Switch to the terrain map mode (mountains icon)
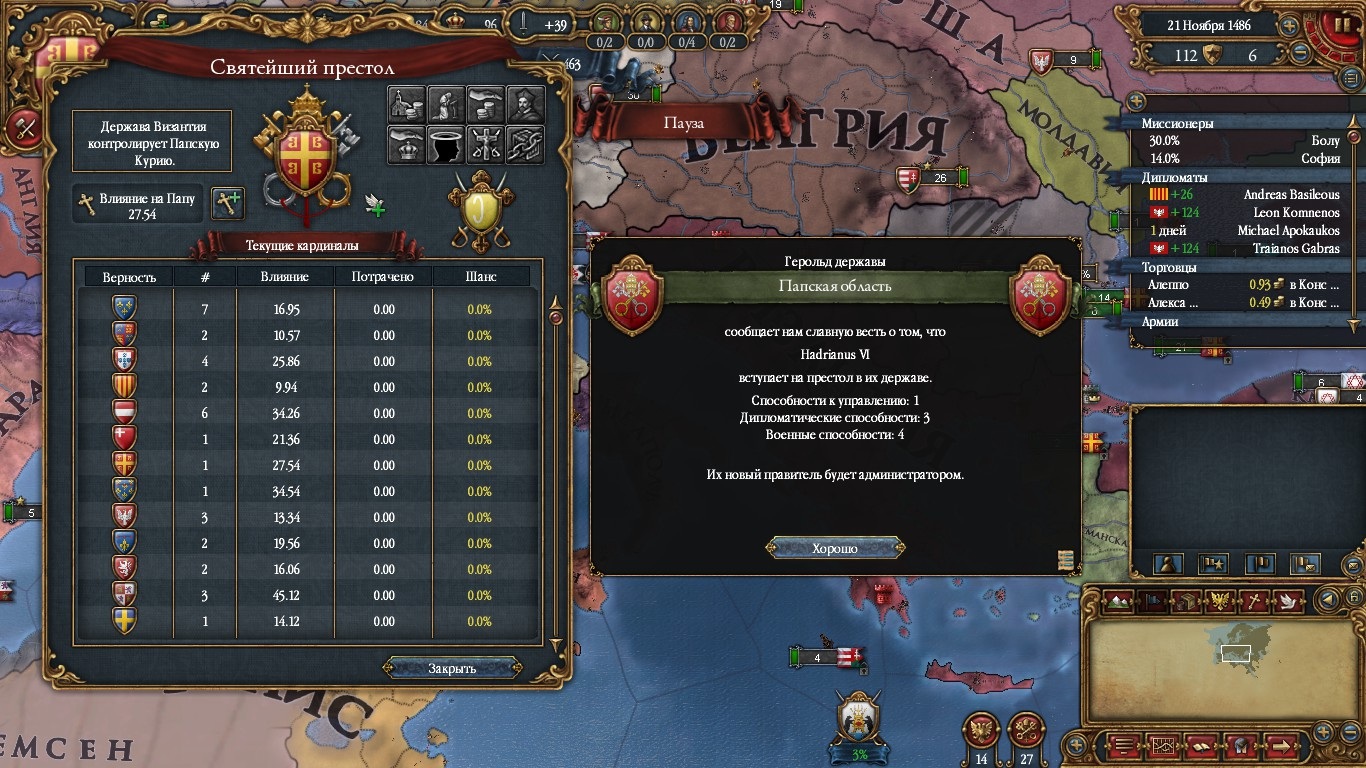1366x768 pixels. tap(1118, 600)
